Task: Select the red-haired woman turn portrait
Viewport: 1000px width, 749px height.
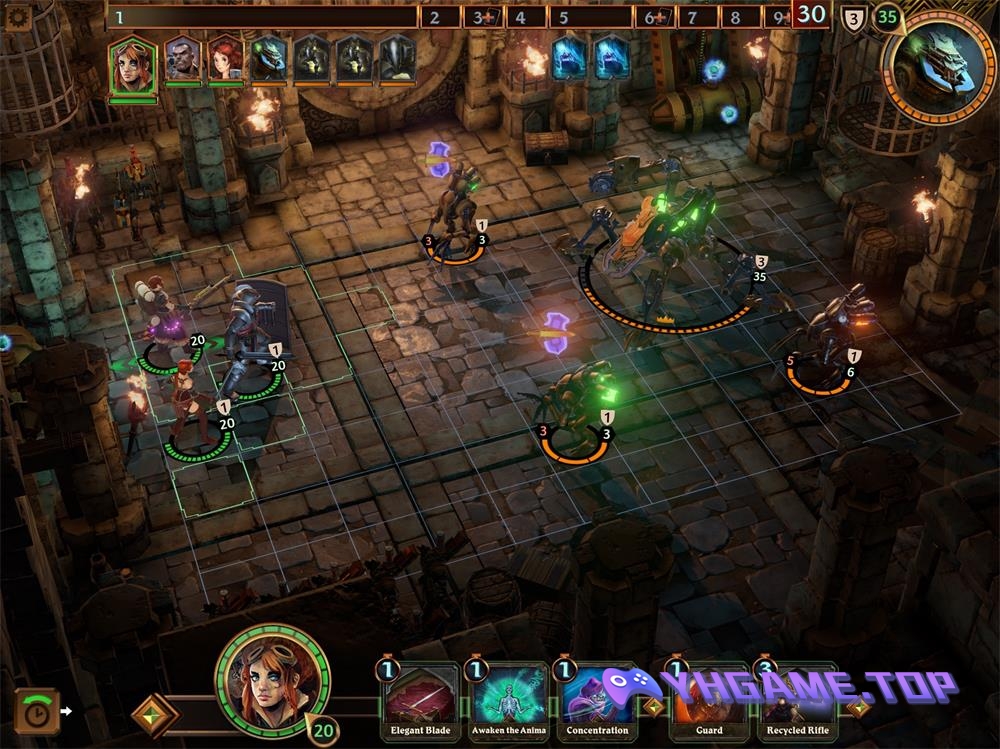Action: (226, 60)
